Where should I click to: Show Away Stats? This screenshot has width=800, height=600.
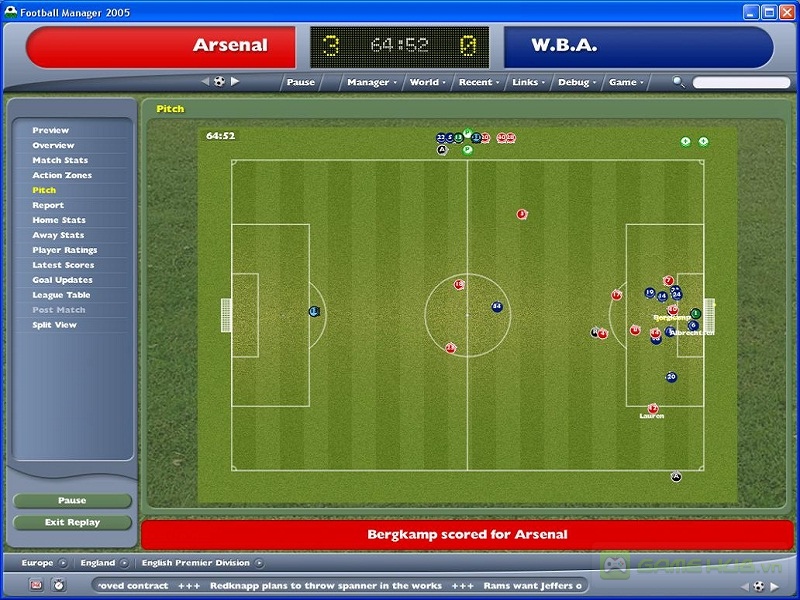pos(58,235)
